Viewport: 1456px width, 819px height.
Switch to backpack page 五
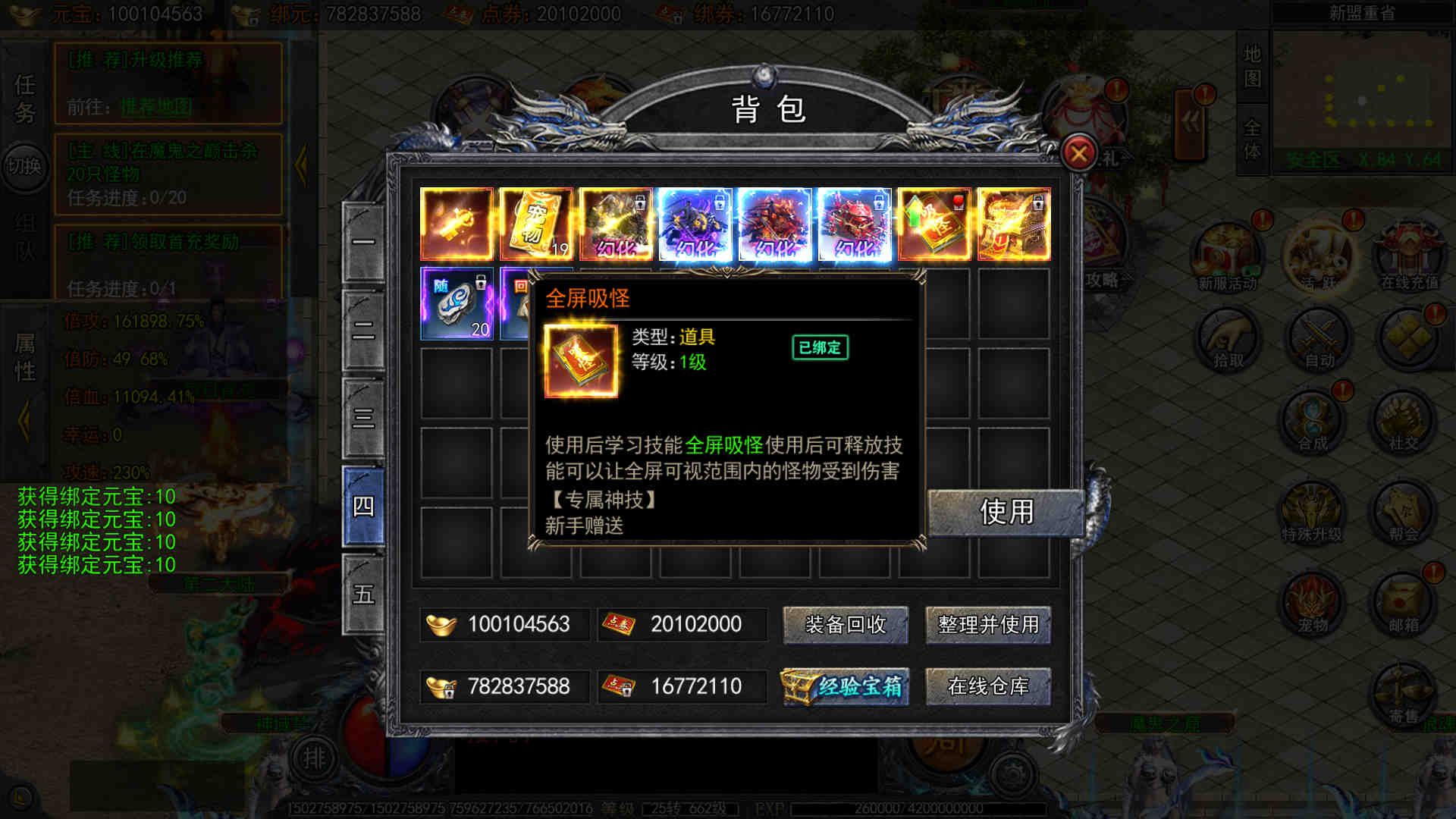click(363, 594)
